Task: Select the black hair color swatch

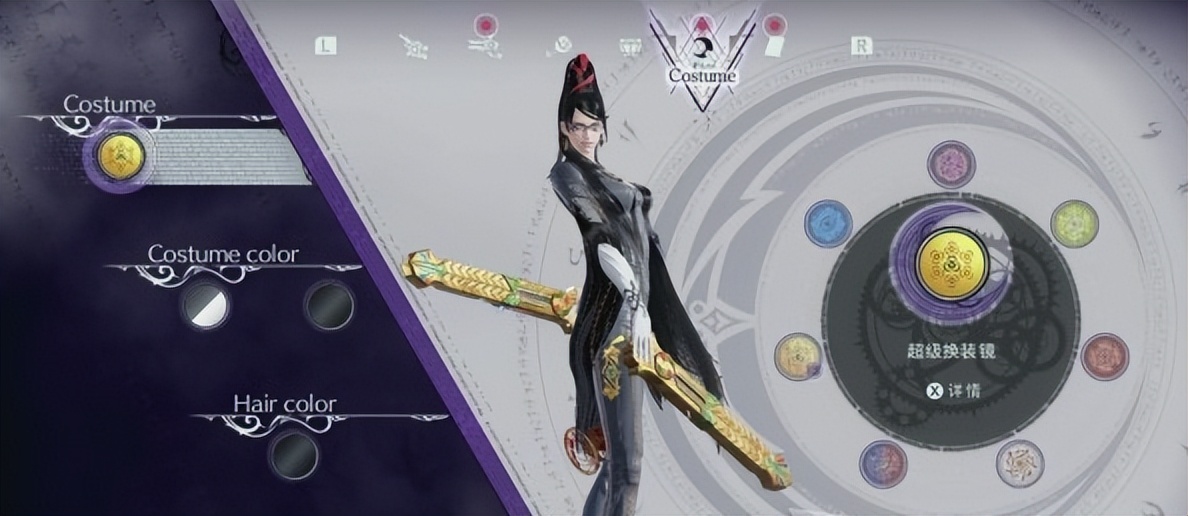Action: [293, 455]
